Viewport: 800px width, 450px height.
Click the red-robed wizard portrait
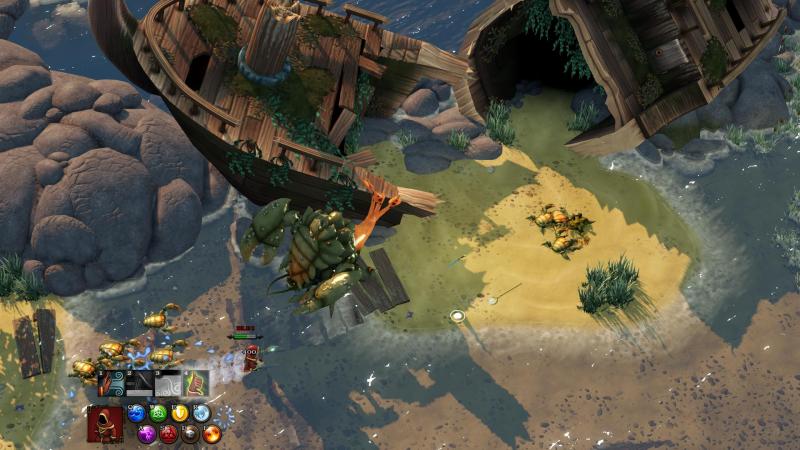[x=105, y=424]
